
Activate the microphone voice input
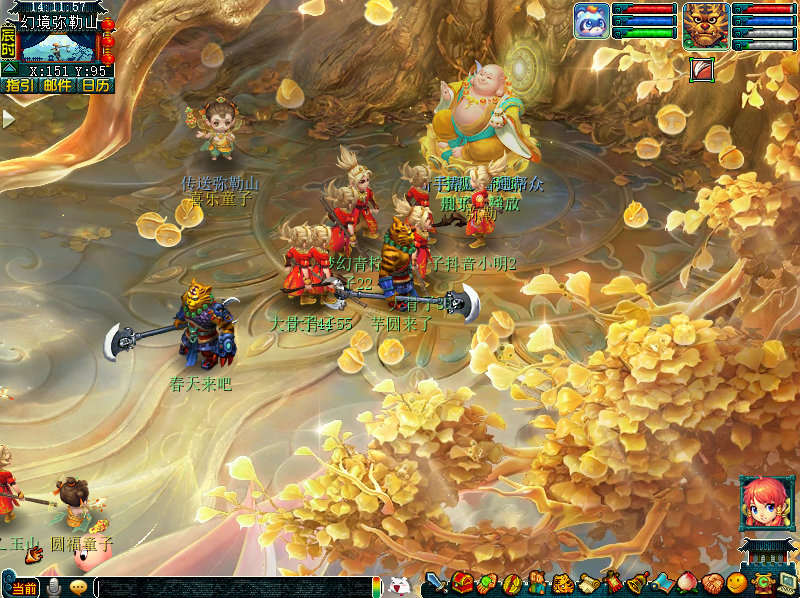[55, 587]
